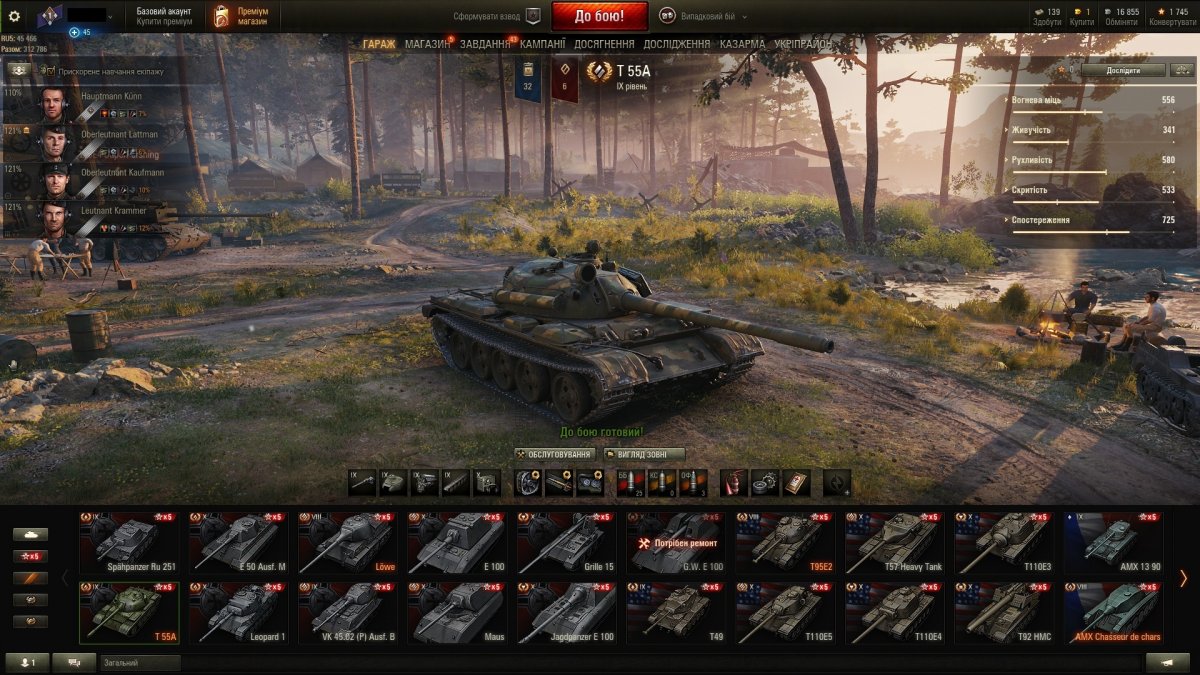Show the Досягнення tab
Screen dimensions: 1200x675
[x=604, y=44]
